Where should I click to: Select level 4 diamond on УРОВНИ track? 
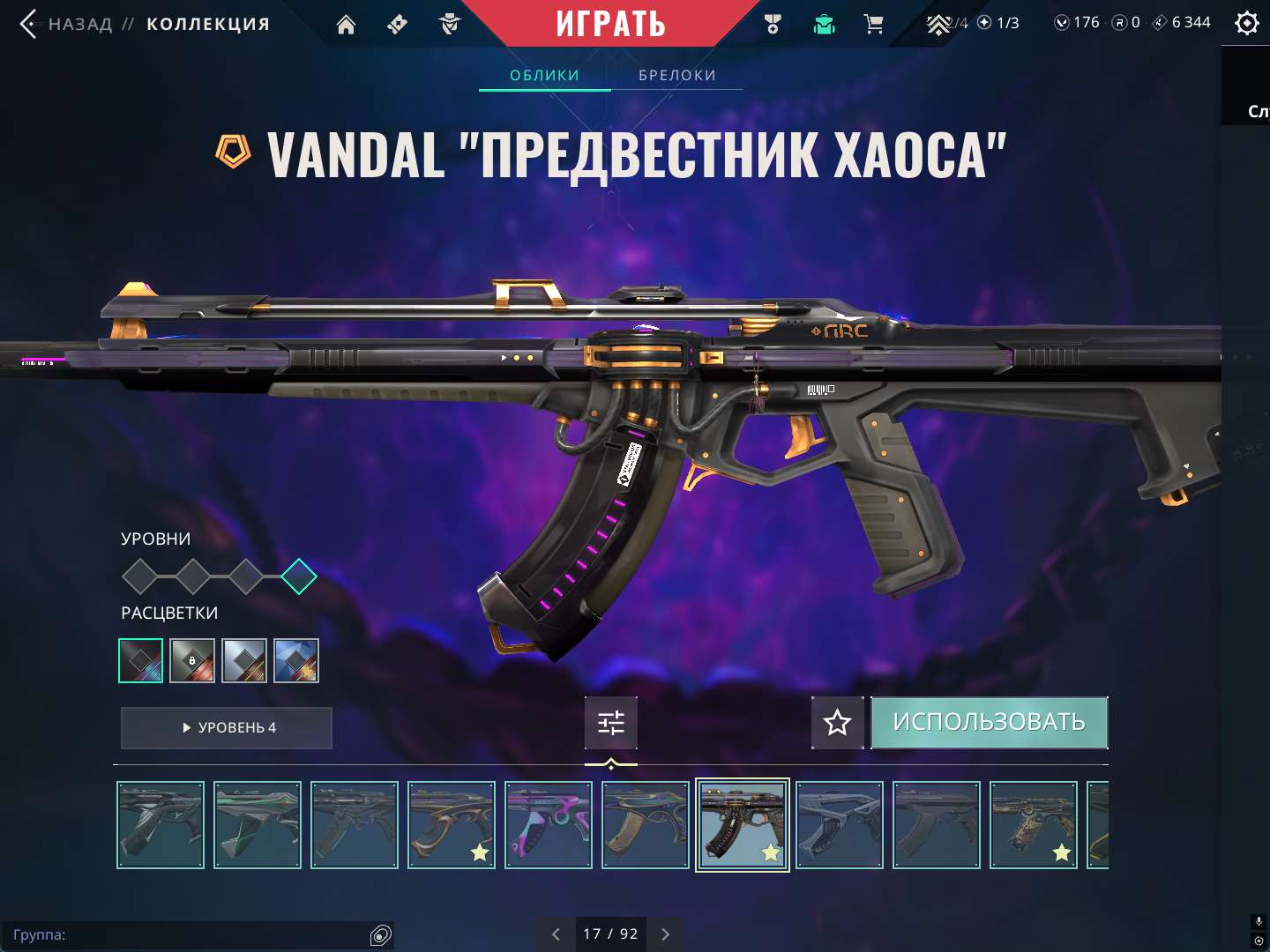point(299,576)
